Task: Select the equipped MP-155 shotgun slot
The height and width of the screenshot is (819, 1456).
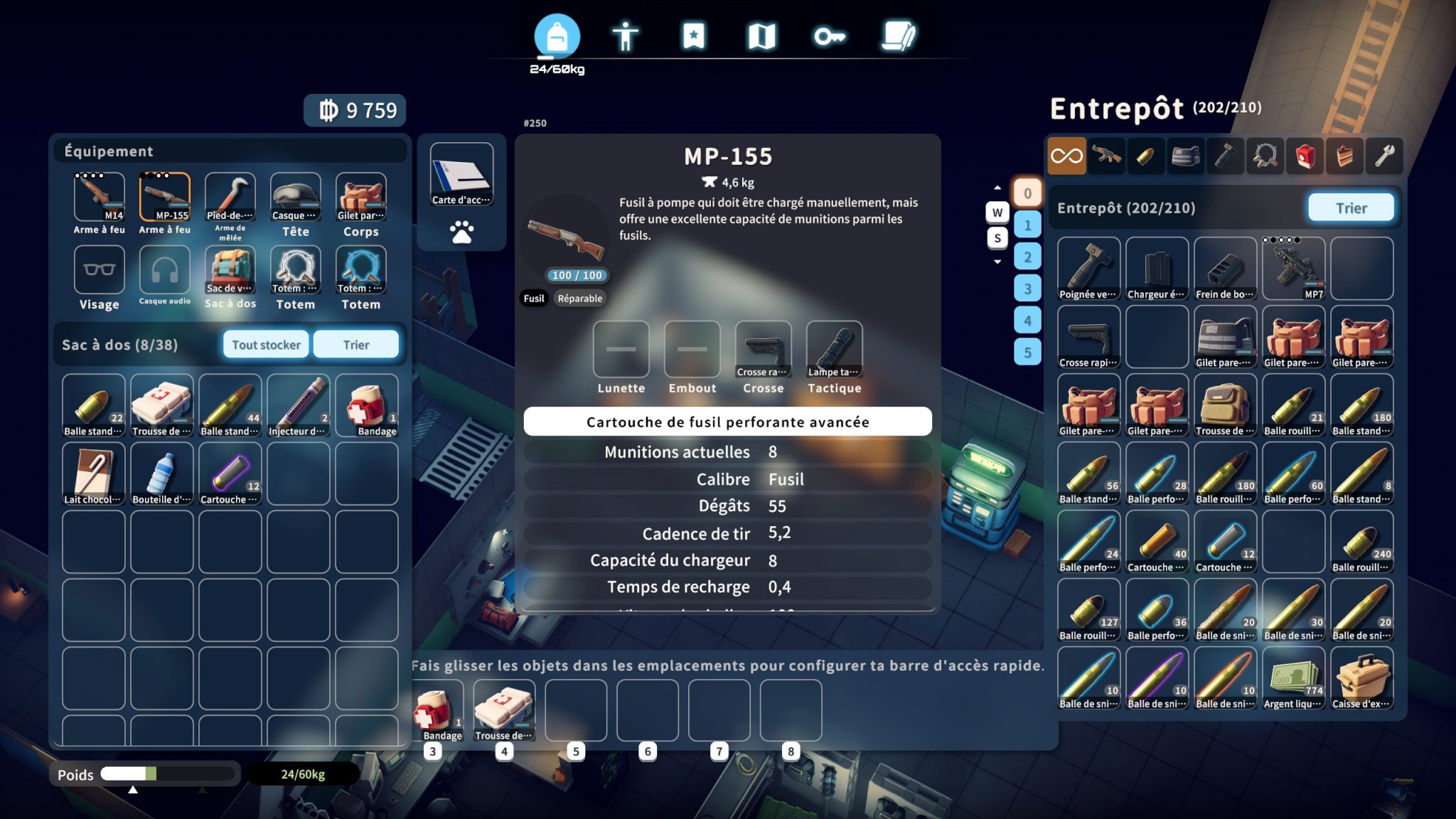Action: (164, 198)
